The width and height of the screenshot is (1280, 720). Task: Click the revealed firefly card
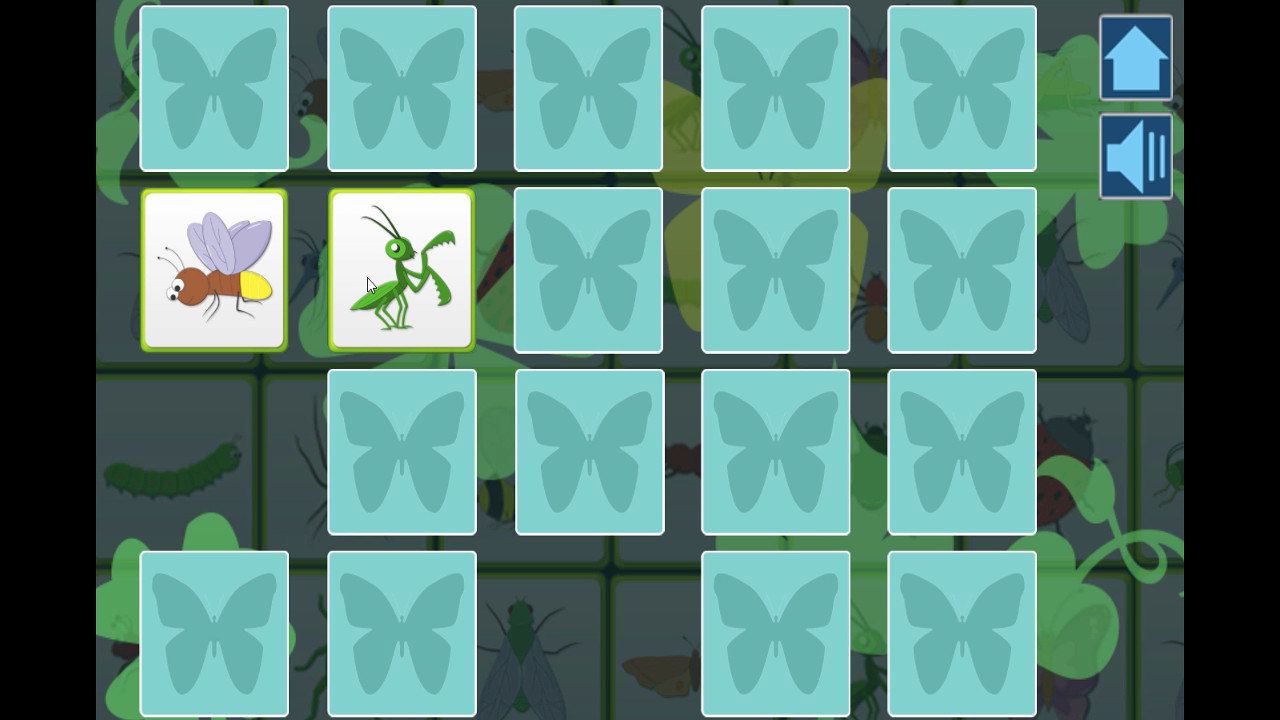click(x=214, y=270)
